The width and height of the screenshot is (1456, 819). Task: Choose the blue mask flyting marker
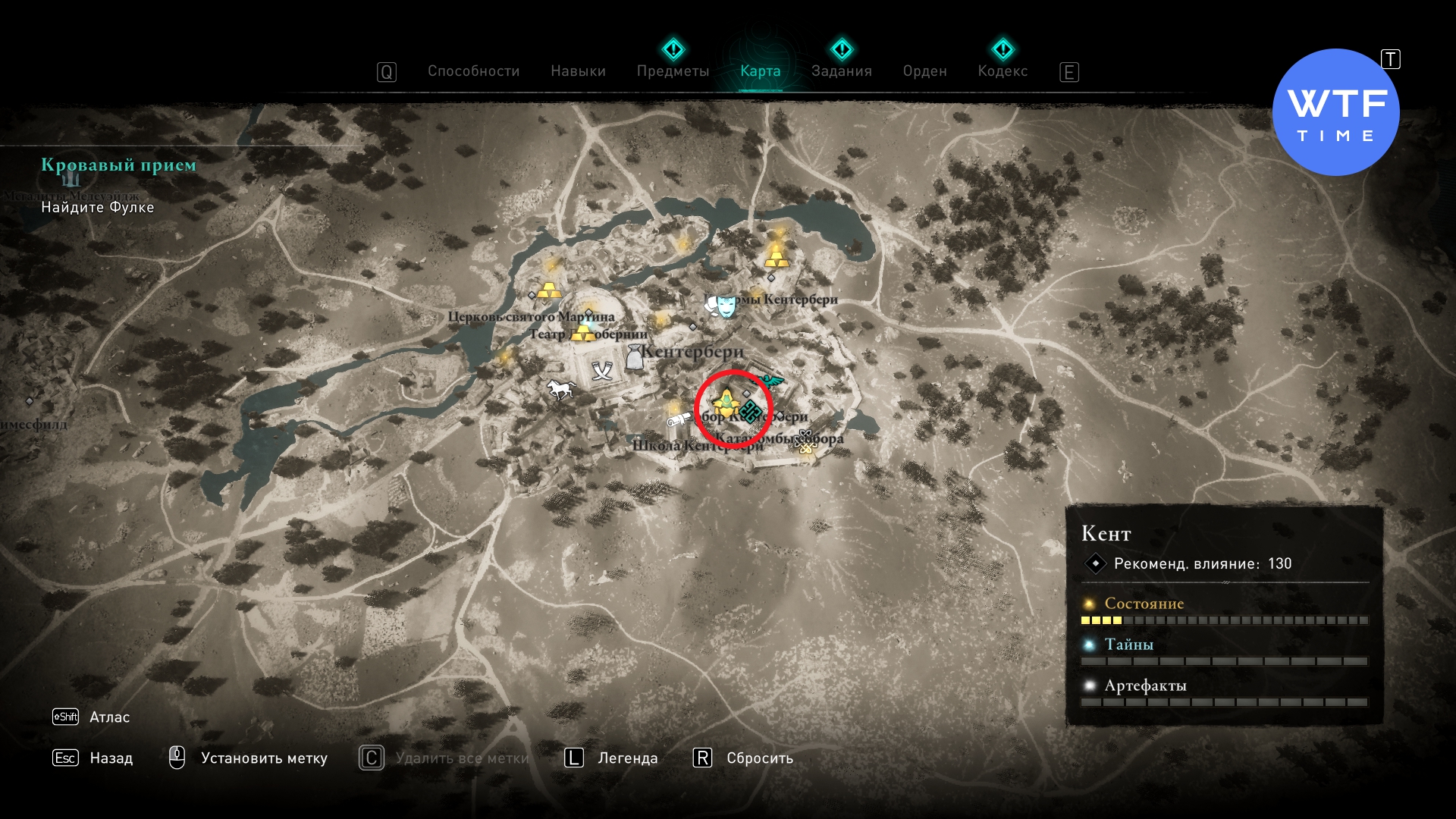[726, 306]
